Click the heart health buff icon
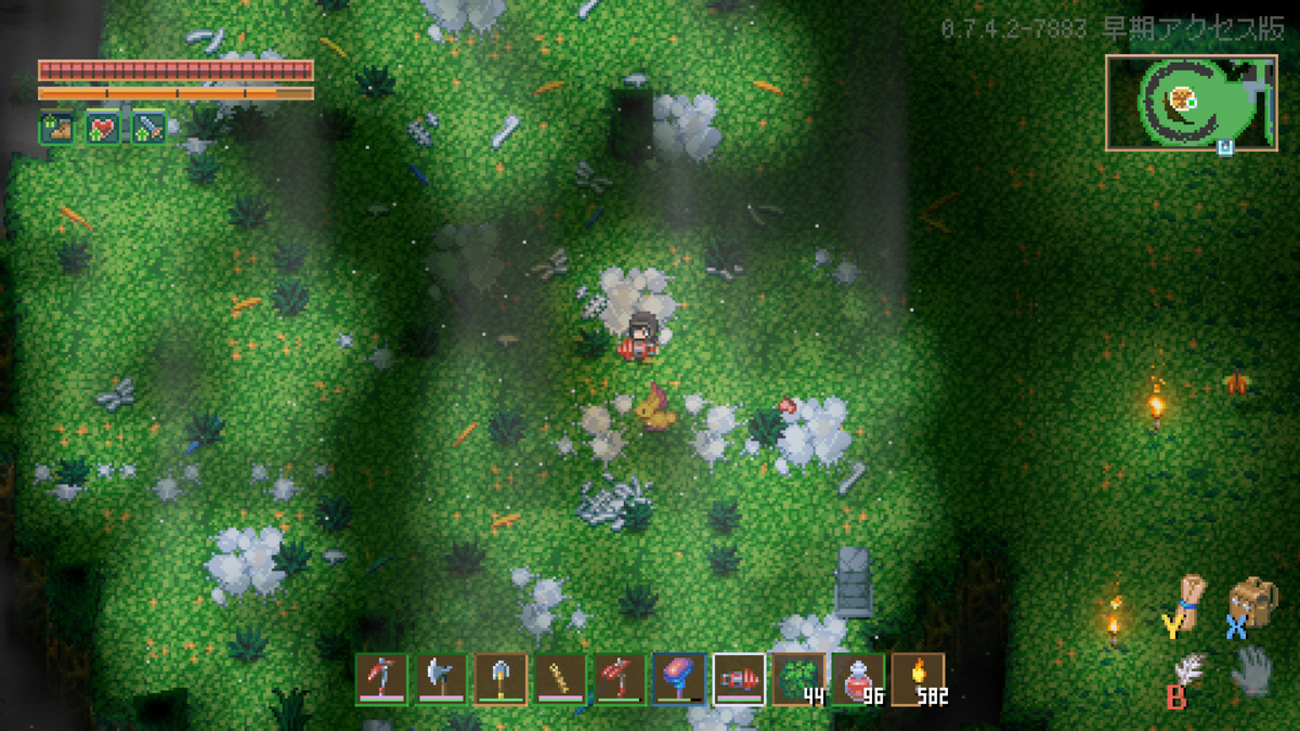Image resolution: width=1300 pixels, height=731 pixels. (102, 128)
